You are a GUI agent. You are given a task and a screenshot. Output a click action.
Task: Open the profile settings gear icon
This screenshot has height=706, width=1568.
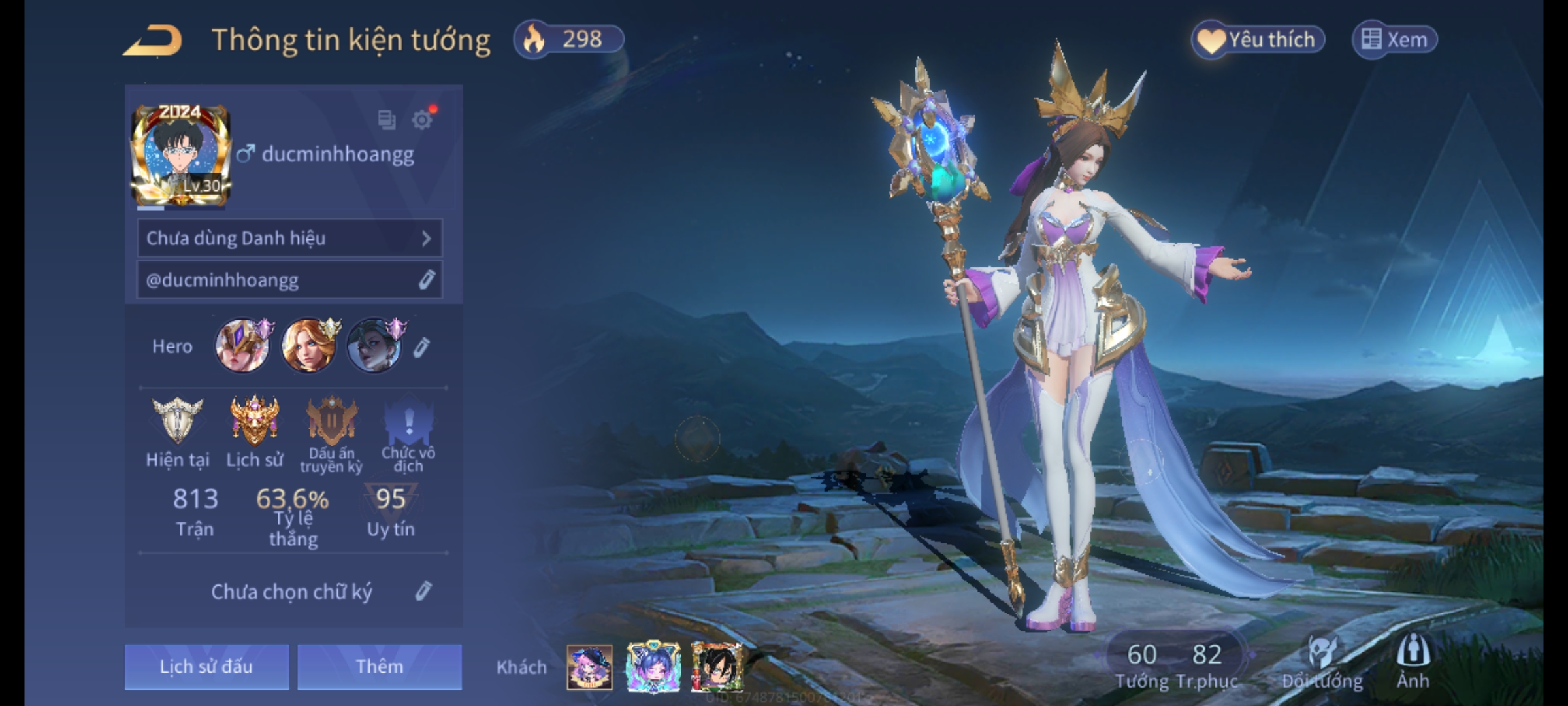pyautogui.click(x=422, y=120)
